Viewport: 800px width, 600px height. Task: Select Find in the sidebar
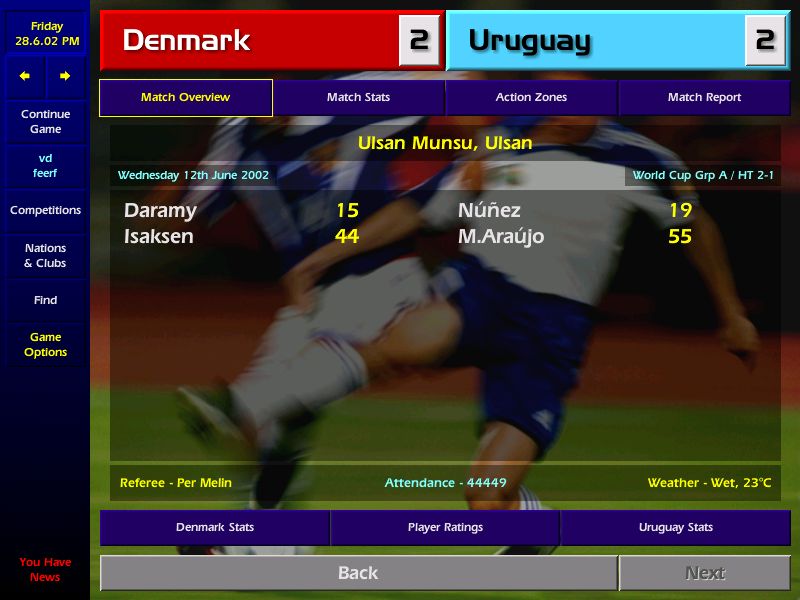(45, 300)
